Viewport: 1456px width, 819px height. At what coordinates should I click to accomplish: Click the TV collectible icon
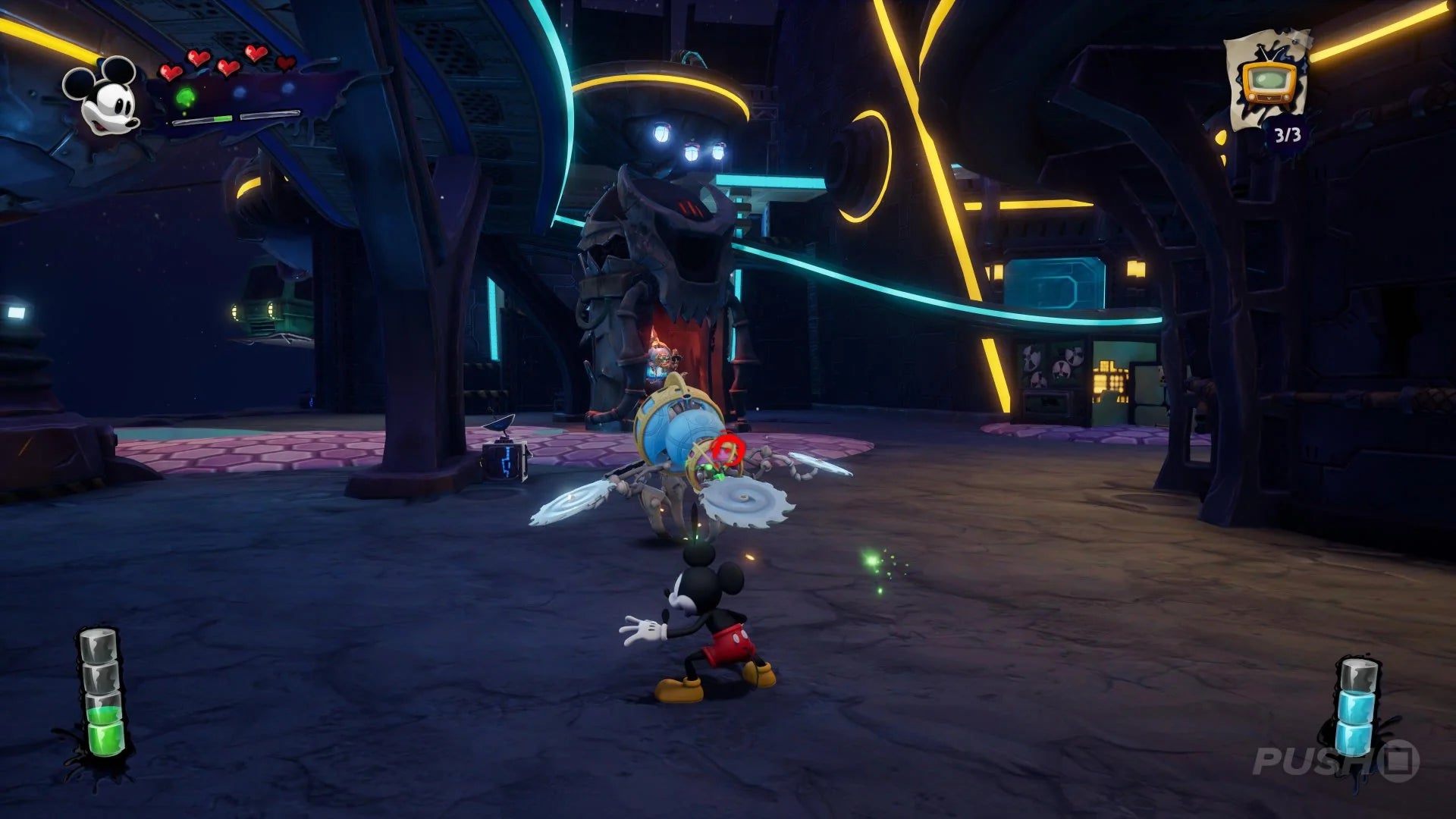click(x=1269, y=83)
